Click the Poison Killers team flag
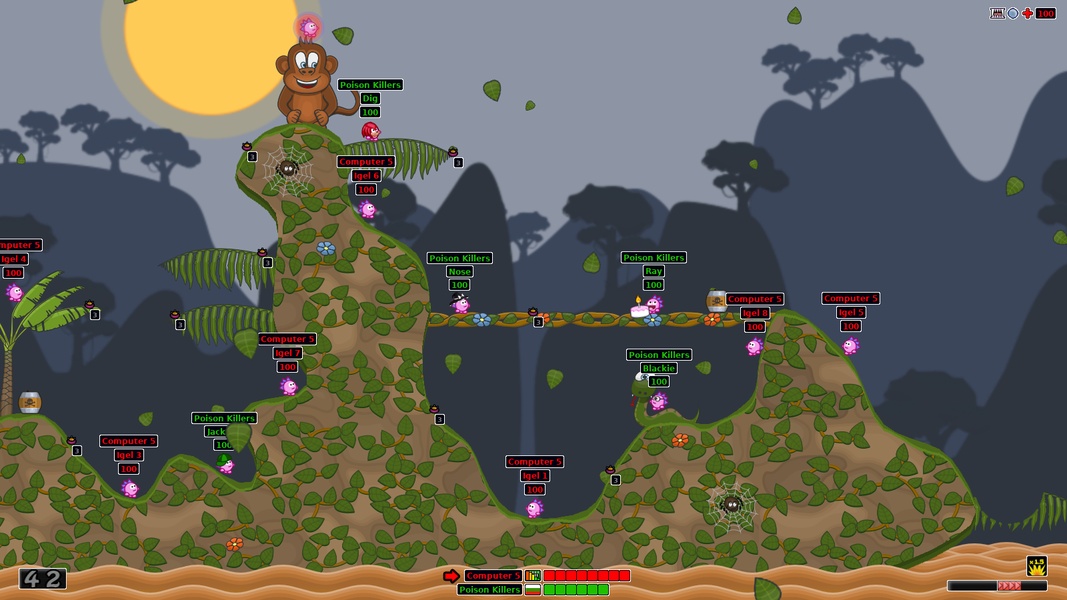1067x600 pixels. [x=533, y=590]
